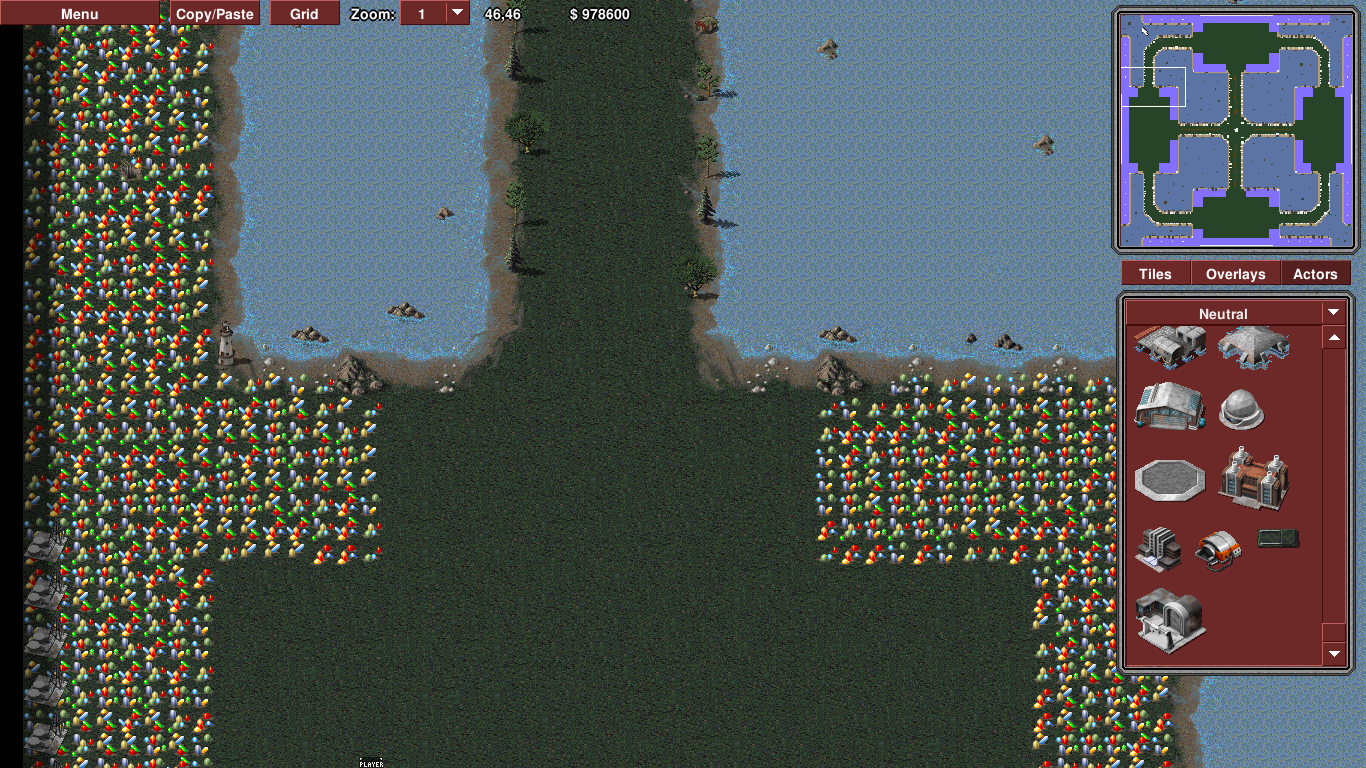Select the Actors tab
Image resolution: width=1366 pixels, height=768 pixels.
point(1315,274)
